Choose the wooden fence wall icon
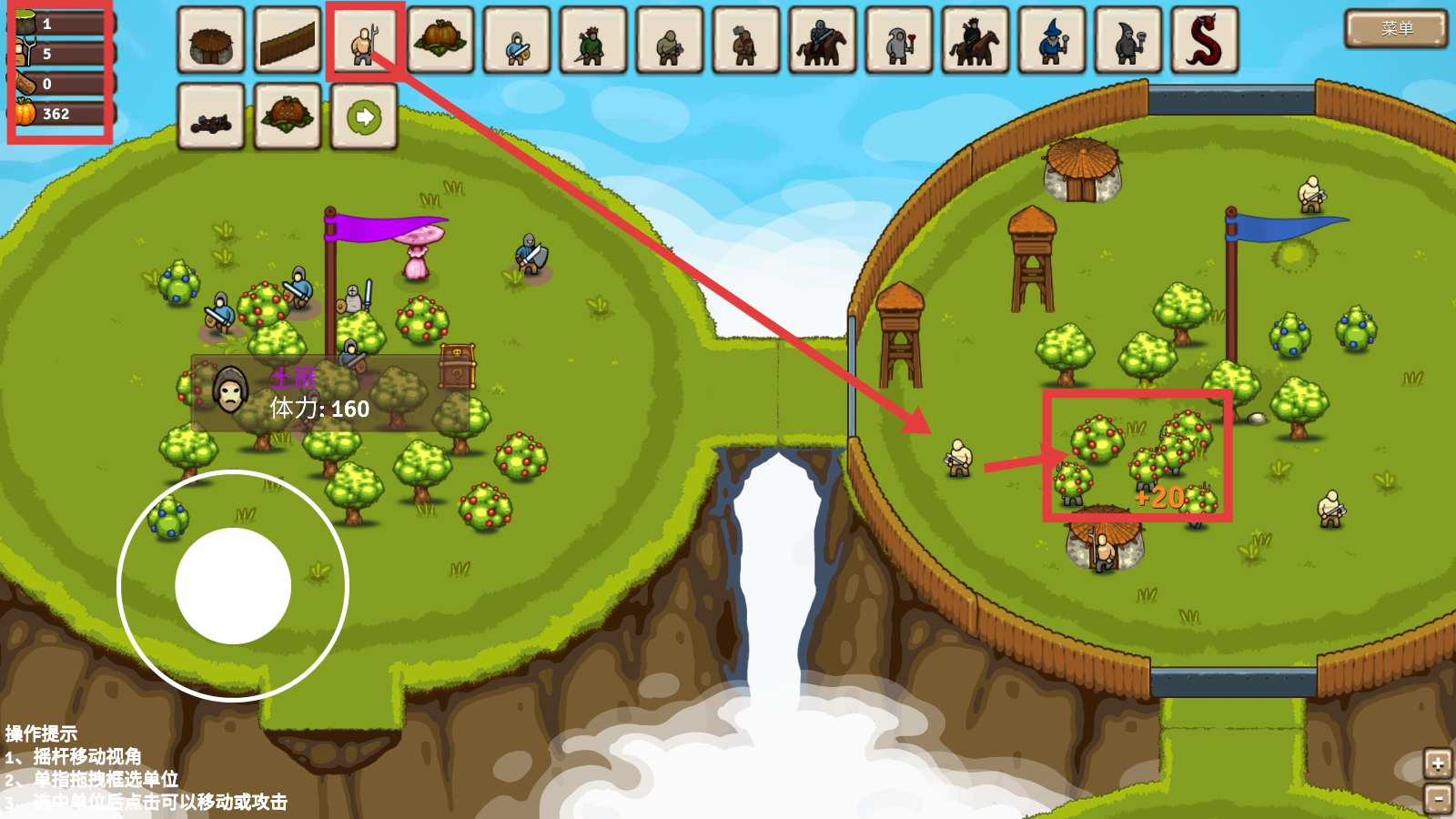Screen dimensions: 1456x819 coord(288,41)
